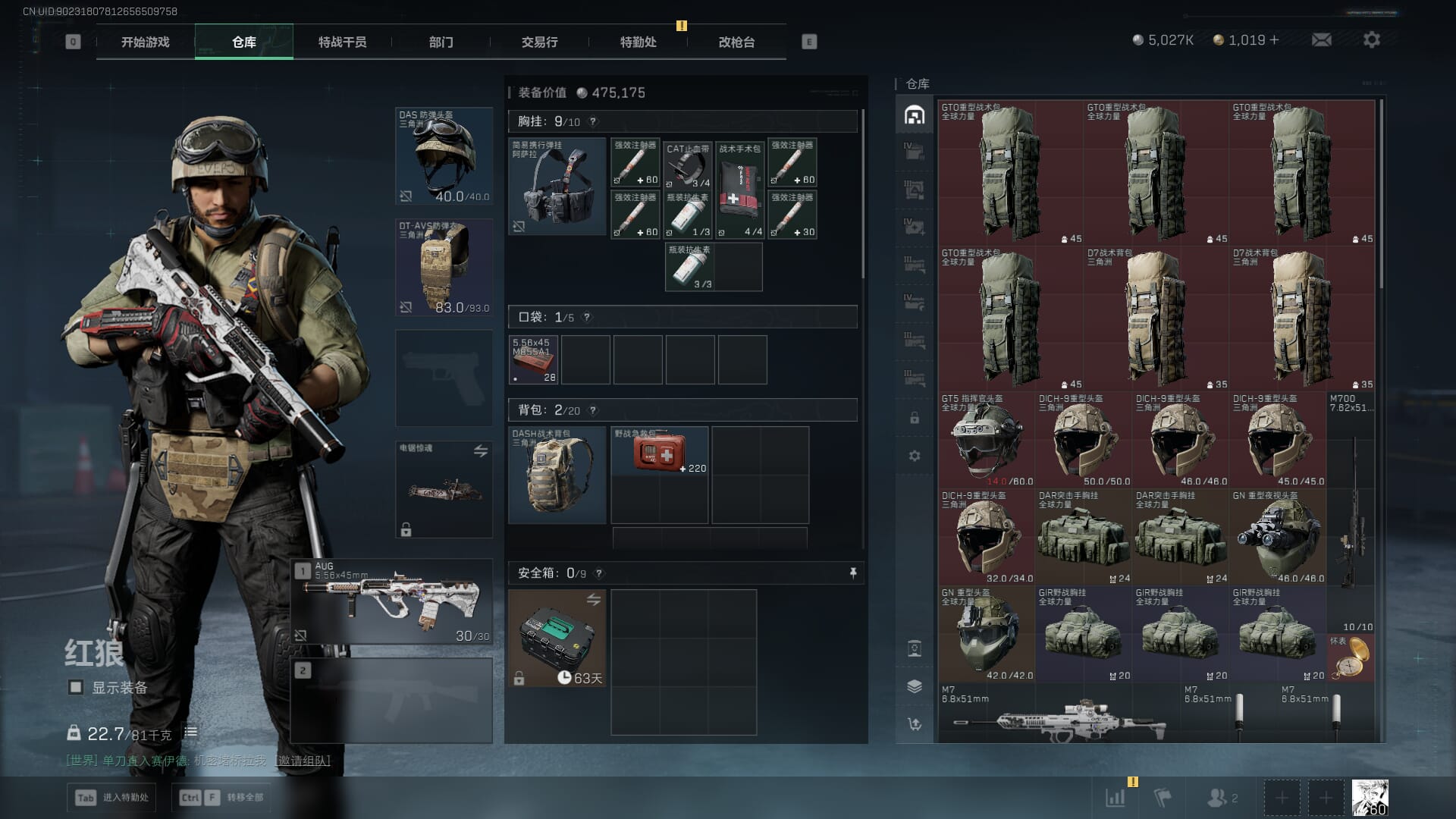Select the equipped AUG rifle slot
Viewport: 1456px width, 819px height.
tap(392, 602)
